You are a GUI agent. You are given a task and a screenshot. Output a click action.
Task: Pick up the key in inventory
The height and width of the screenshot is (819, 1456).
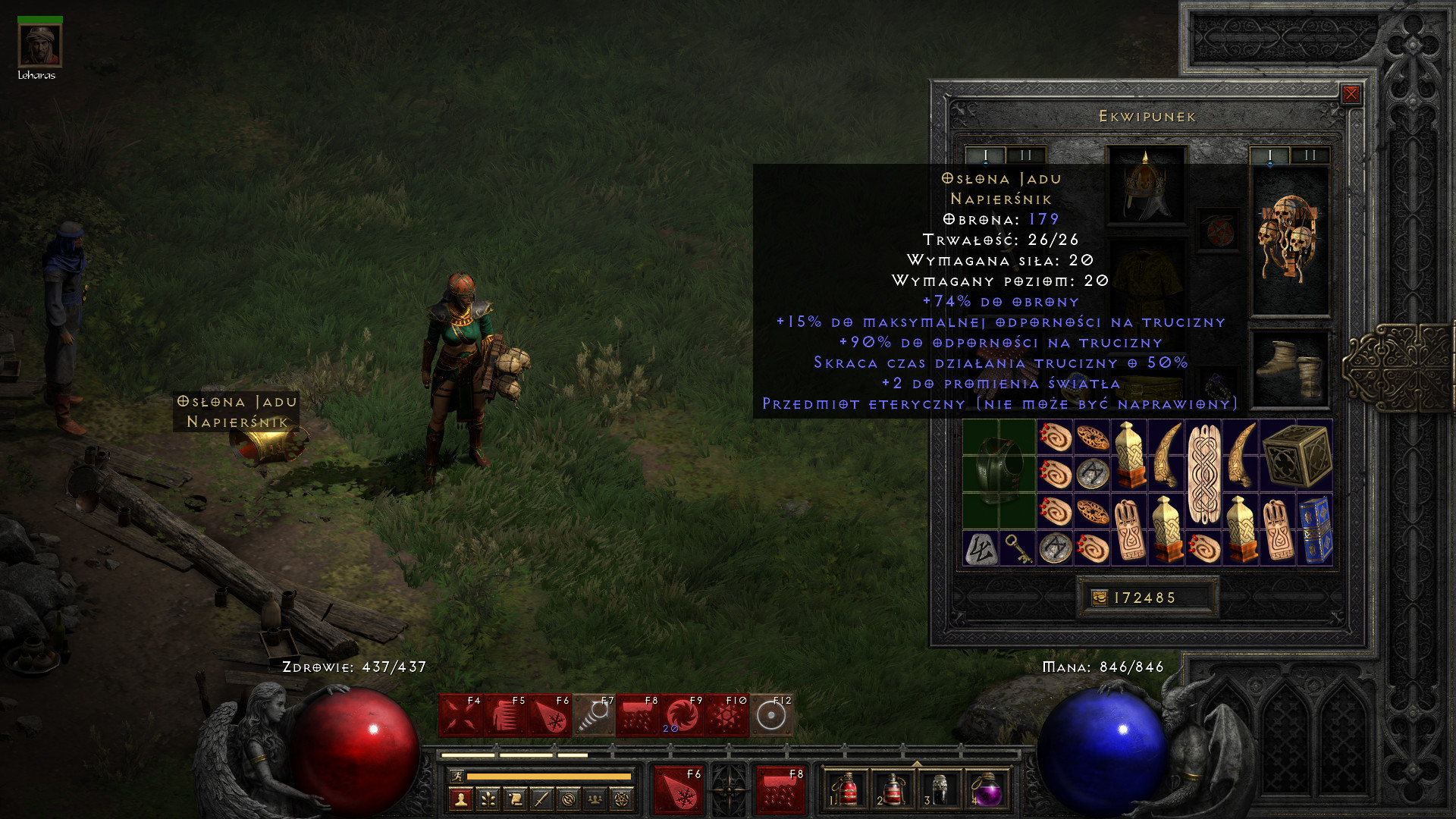coord(1017,548)
